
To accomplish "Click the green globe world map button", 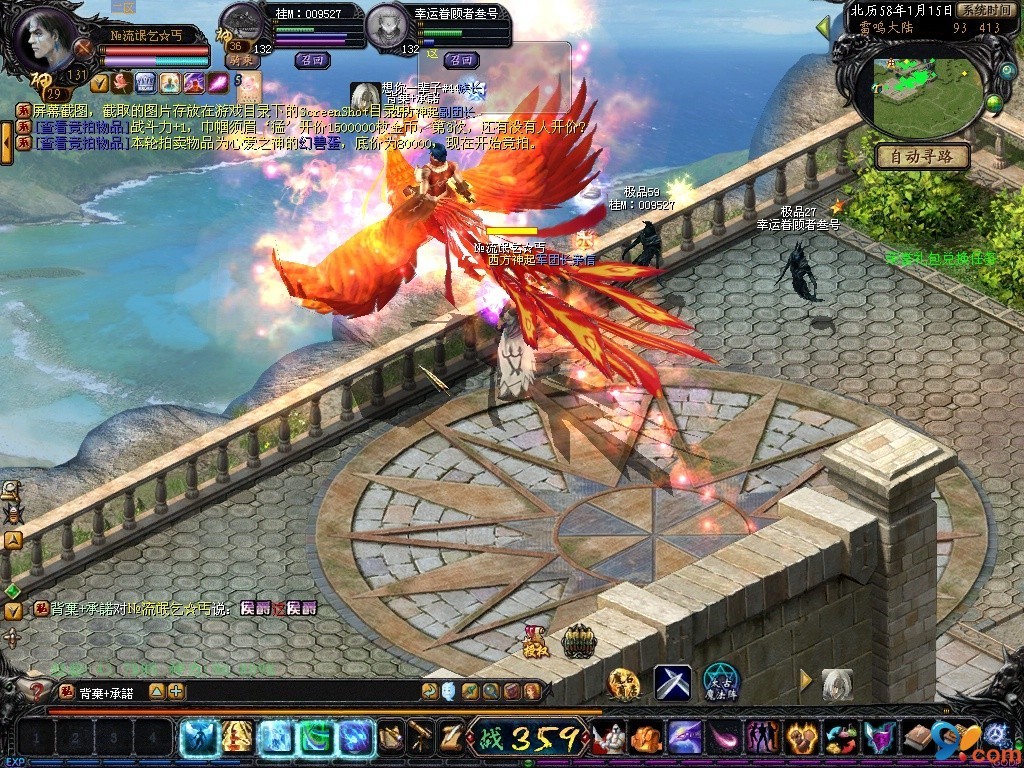I will (x=994, y=101).
